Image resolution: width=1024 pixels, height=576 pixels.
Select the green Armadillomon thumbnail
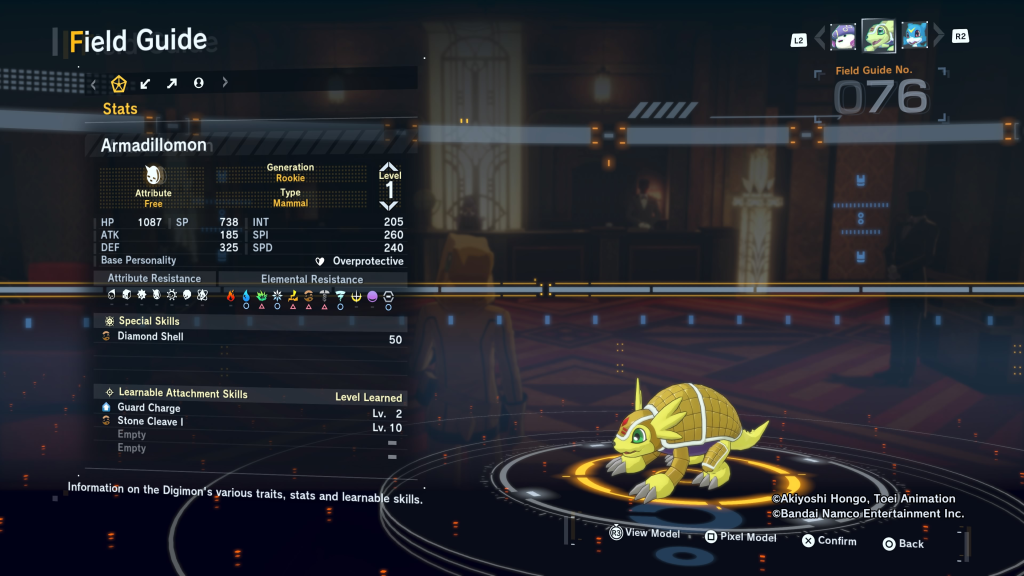coord(878,36)
